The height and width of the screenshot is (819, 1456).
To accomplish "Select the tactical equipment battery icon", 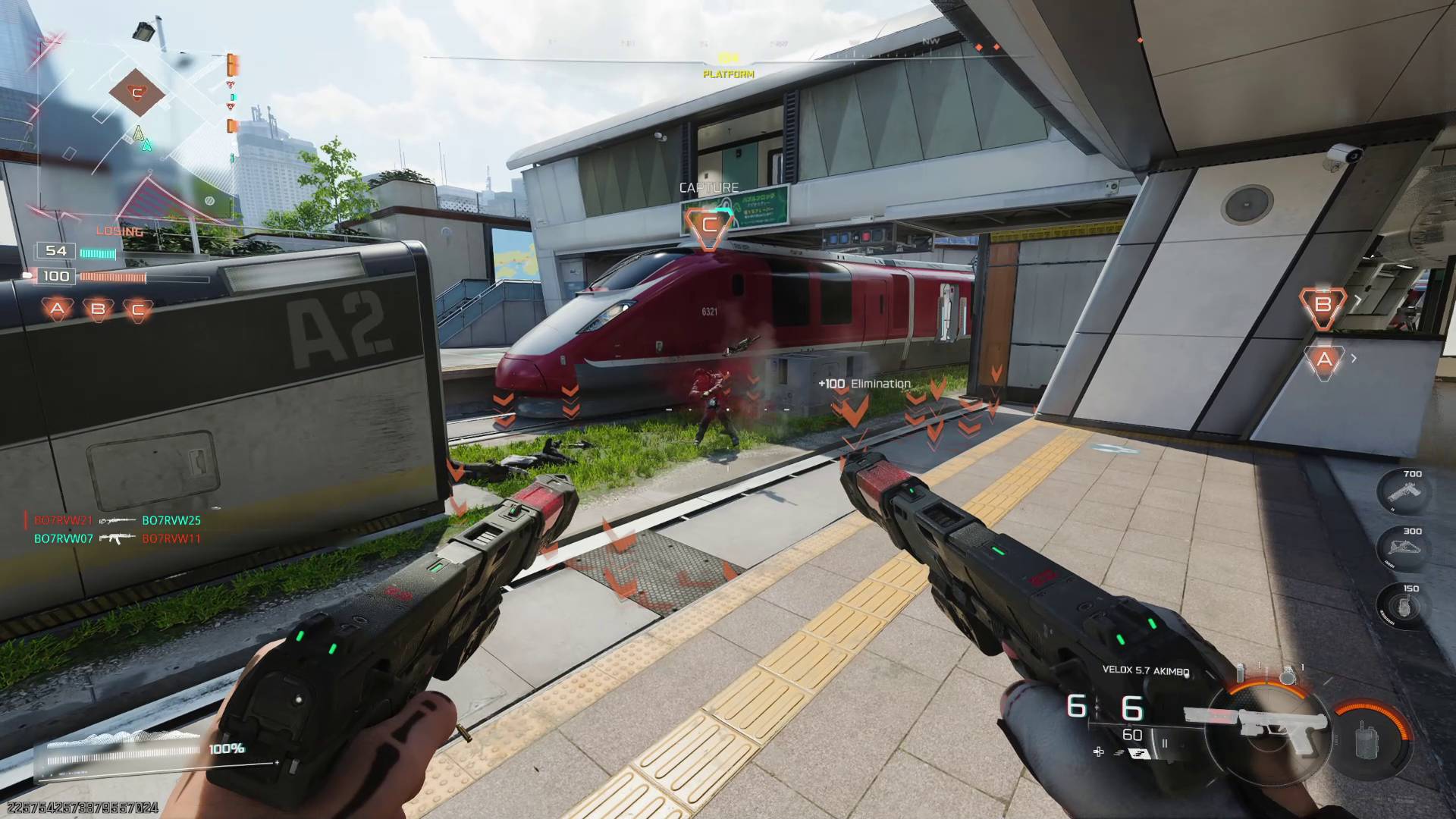I will click(1239, 673).
